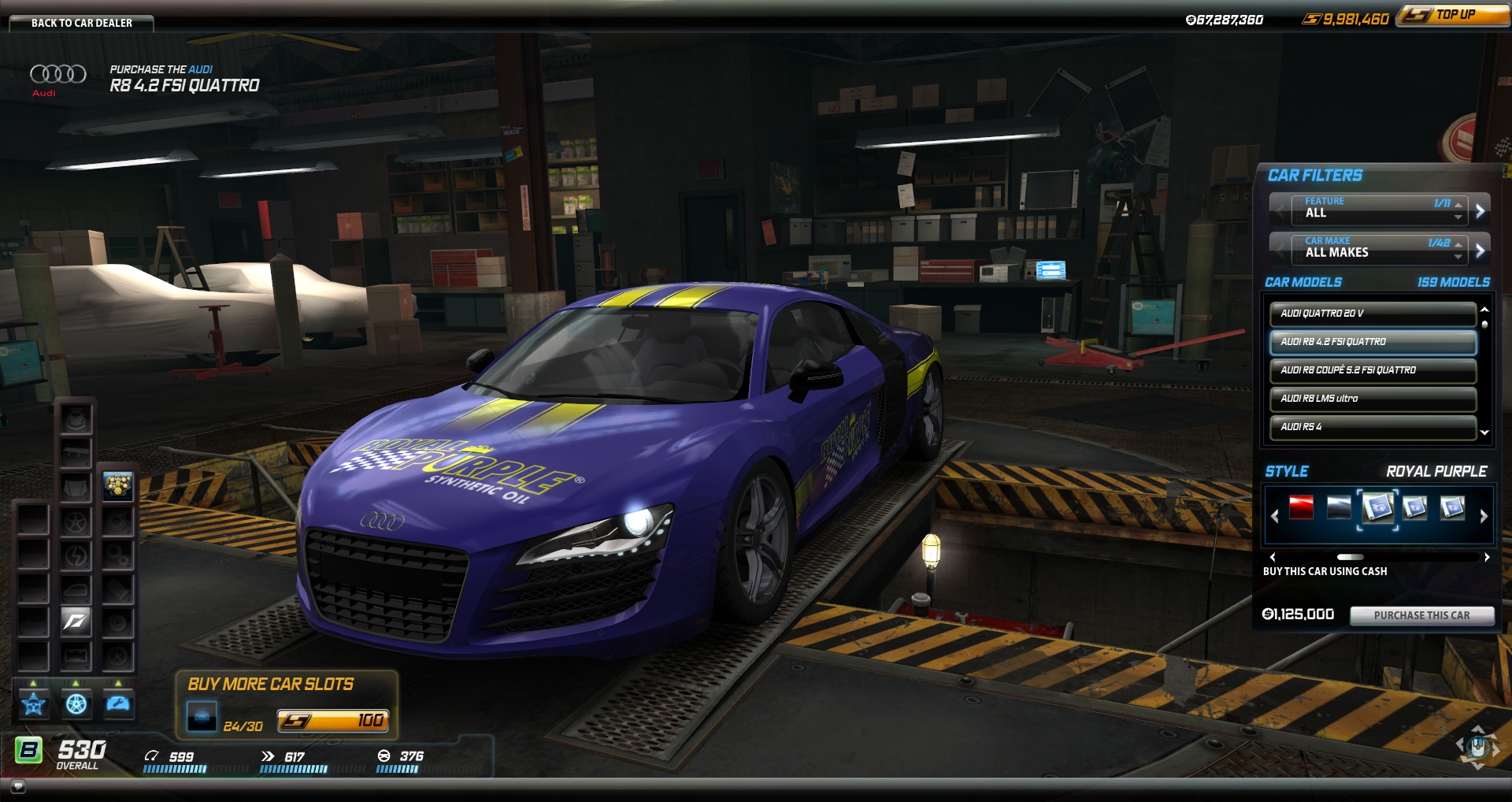Open the chat bubble in bottom bar
Image resolution: width=1512 pixels, height=802 pixels.
(17, 785)
